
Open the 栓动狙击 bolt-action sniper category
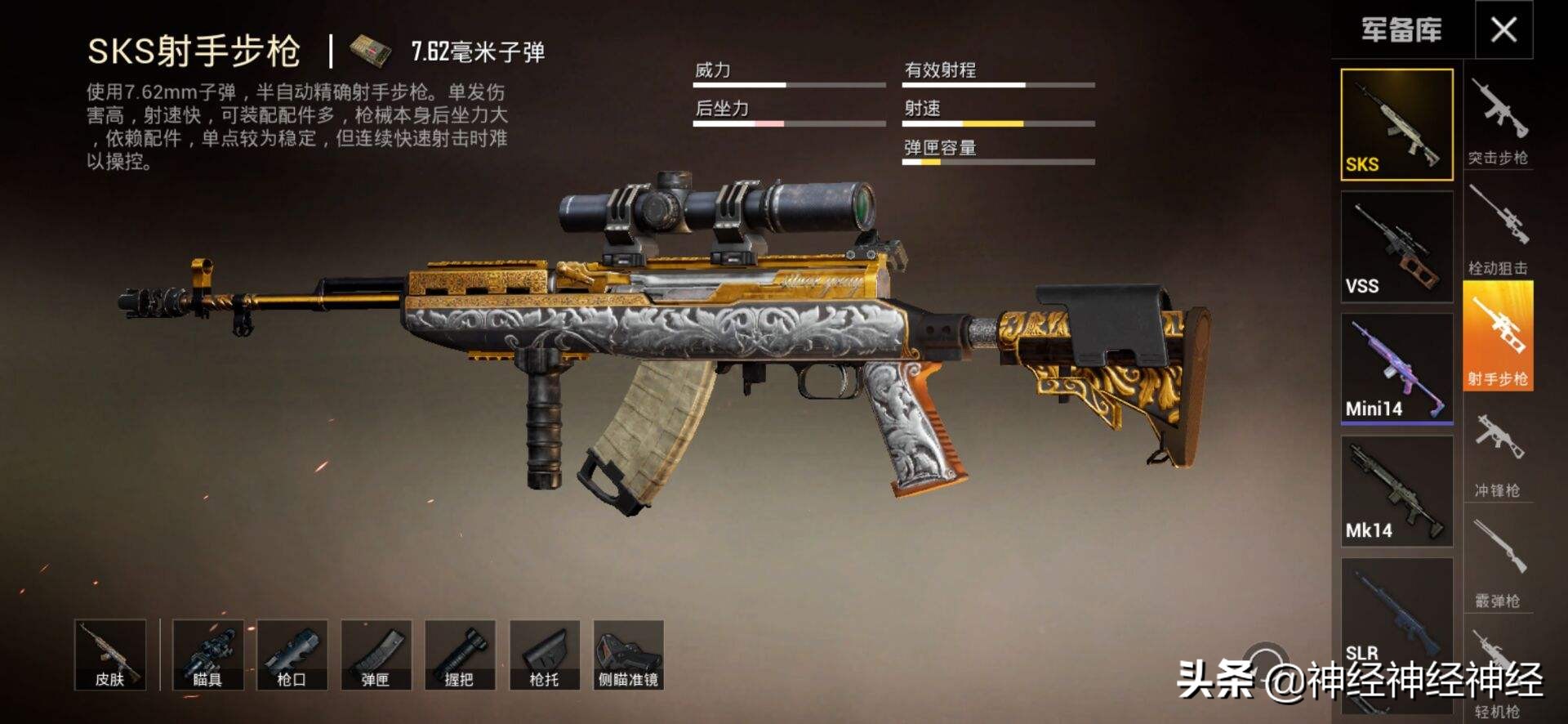coord(1498,229)
